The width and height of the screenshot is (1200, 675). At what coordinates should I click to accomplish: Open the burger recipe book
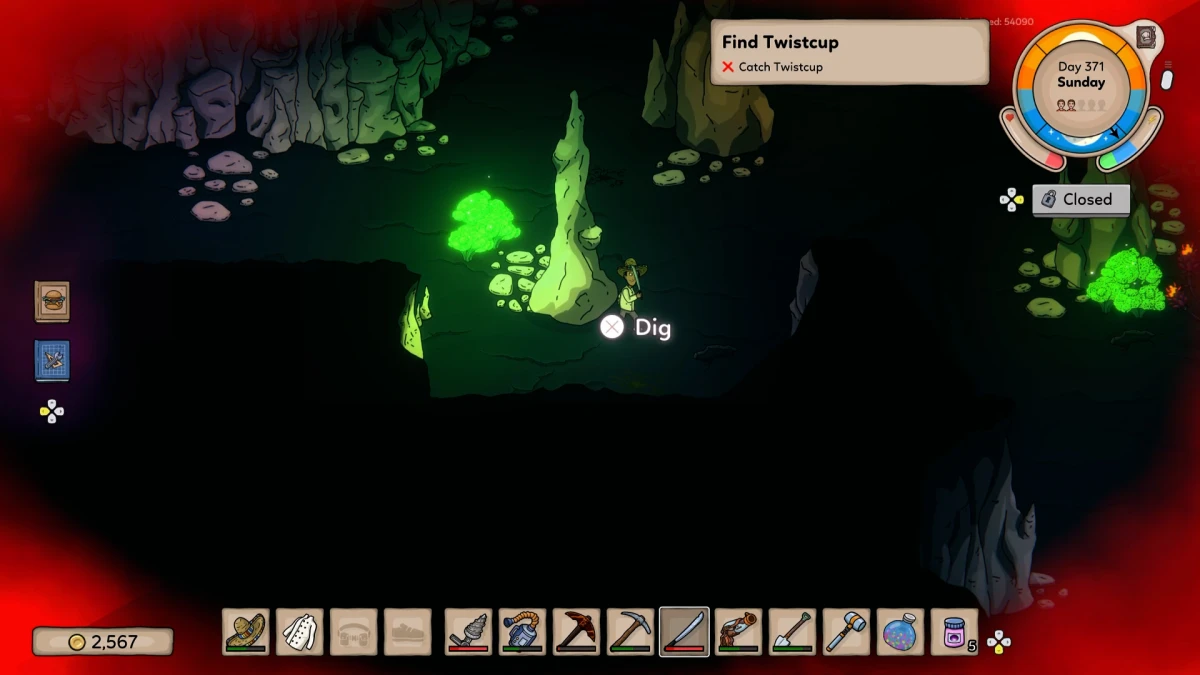pos(52,301)
